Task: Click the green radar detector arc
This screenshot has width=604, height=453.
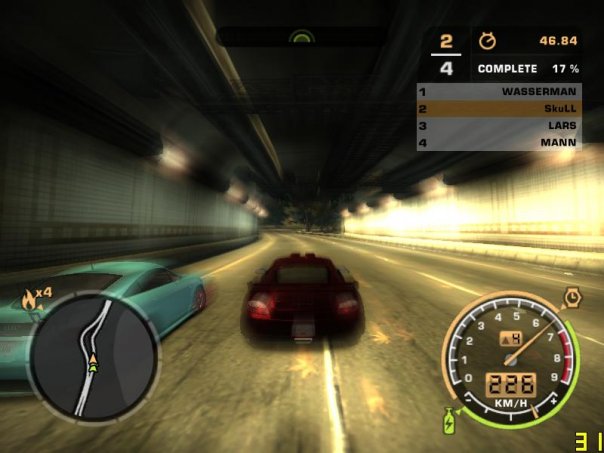Action: click(301, 36)
